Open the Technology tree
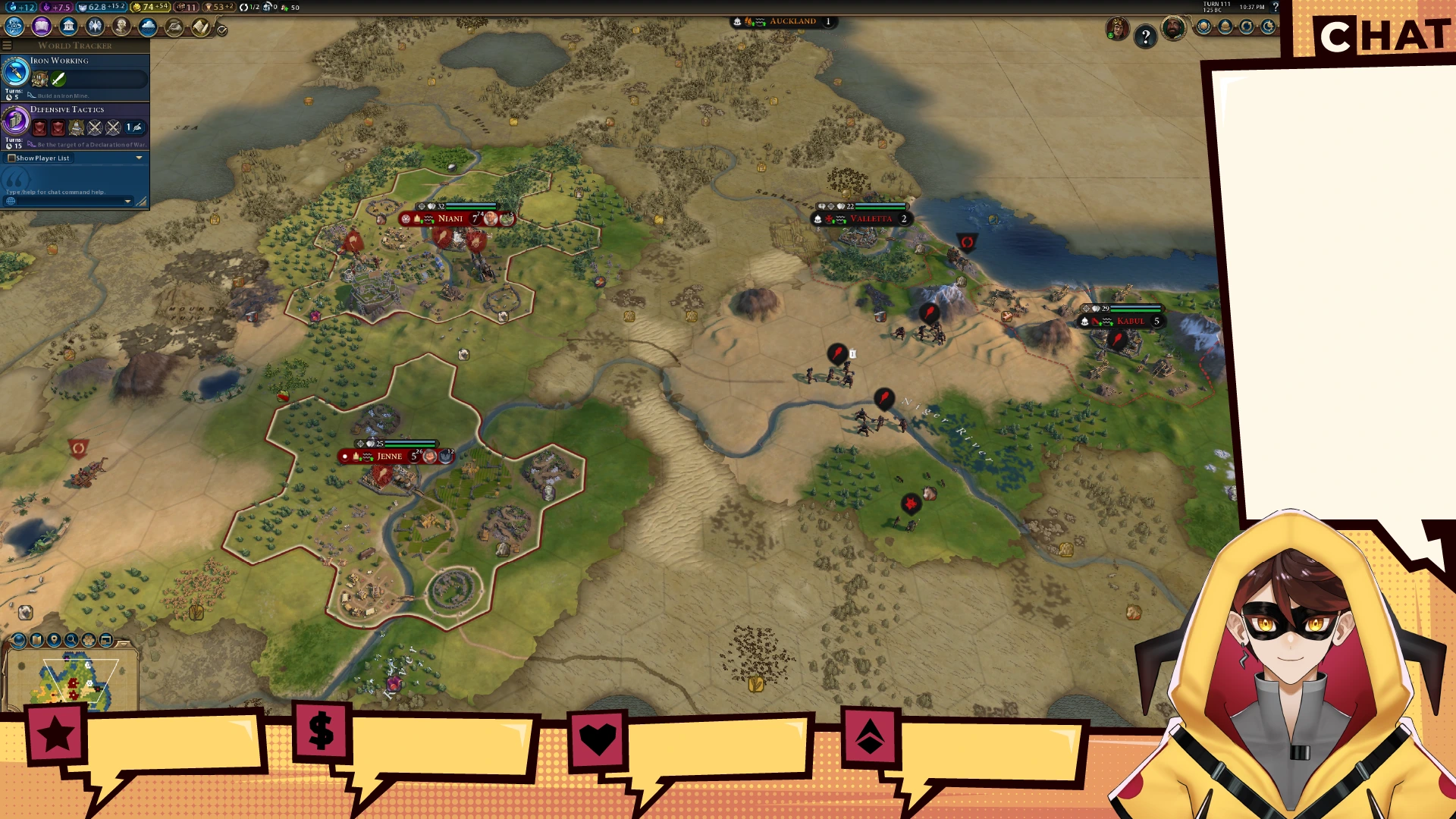 point(14,27)
